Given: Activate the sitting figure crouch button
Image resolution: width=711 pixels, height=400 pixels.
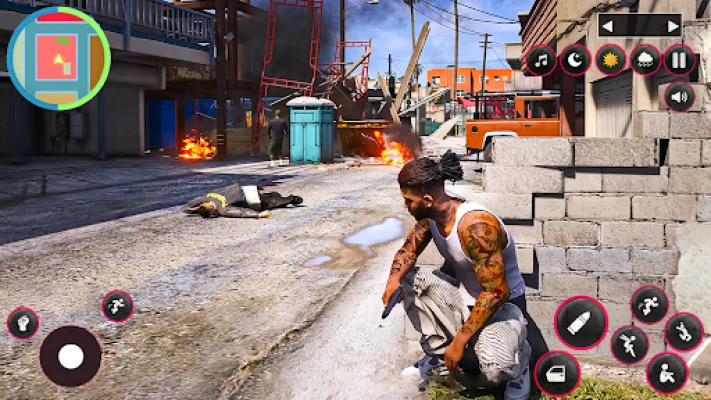Looking at the screenshot, I should click(x=667, y=374).
